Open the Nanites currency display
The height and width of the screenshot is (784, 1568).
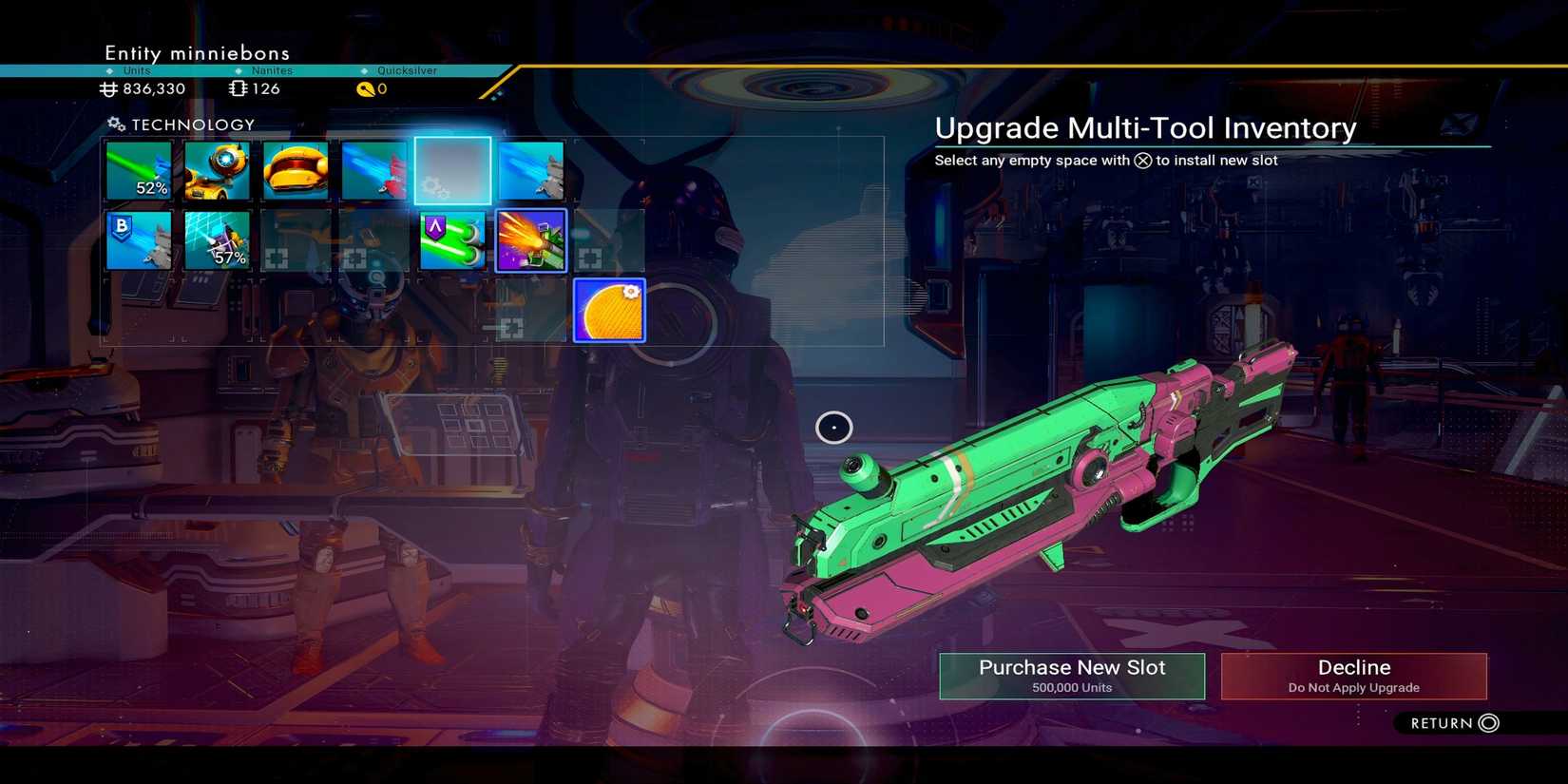(x=254, y=88)
